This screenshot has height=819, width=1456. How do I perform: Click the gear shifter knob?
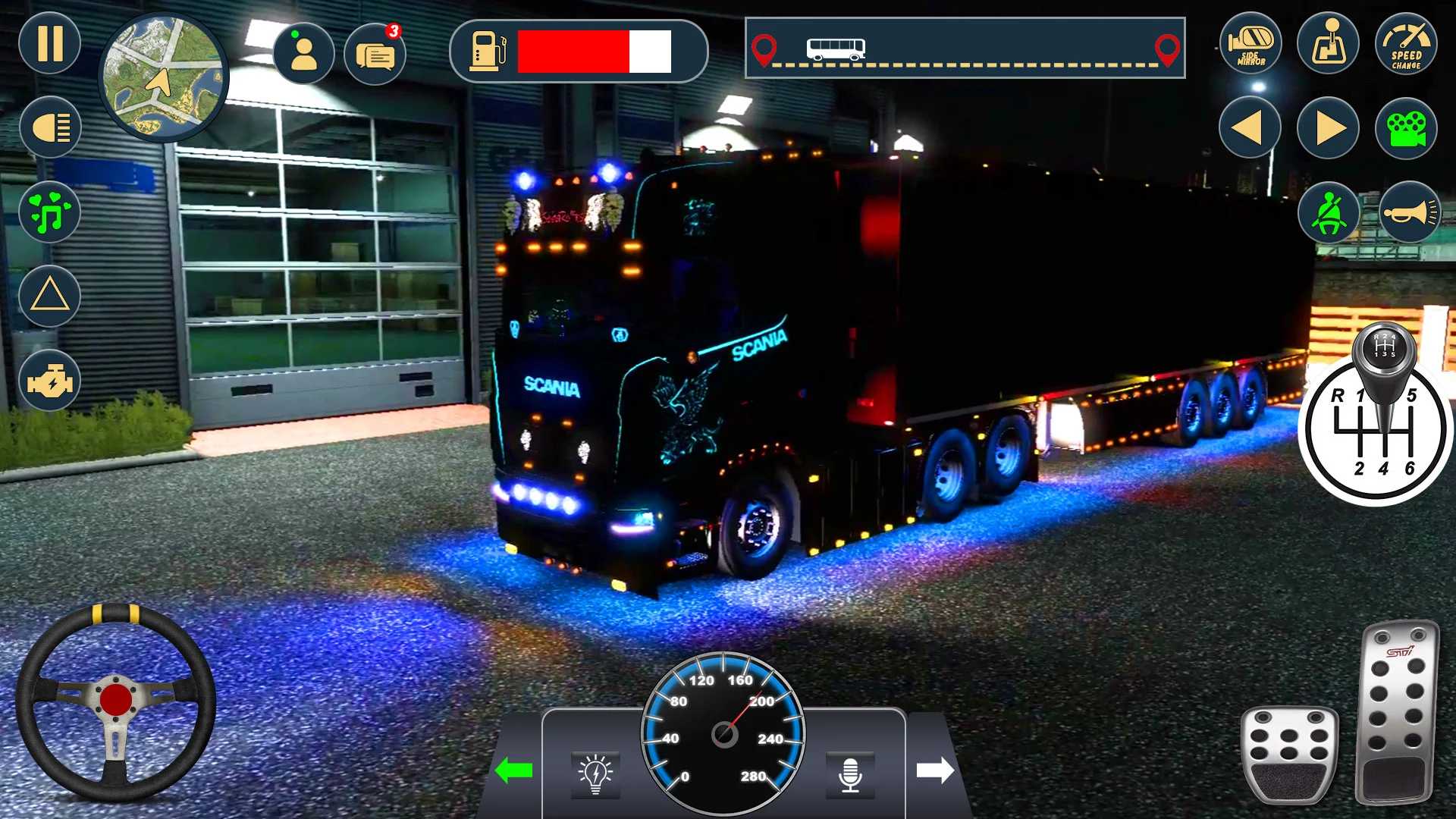coord(1385,350)
